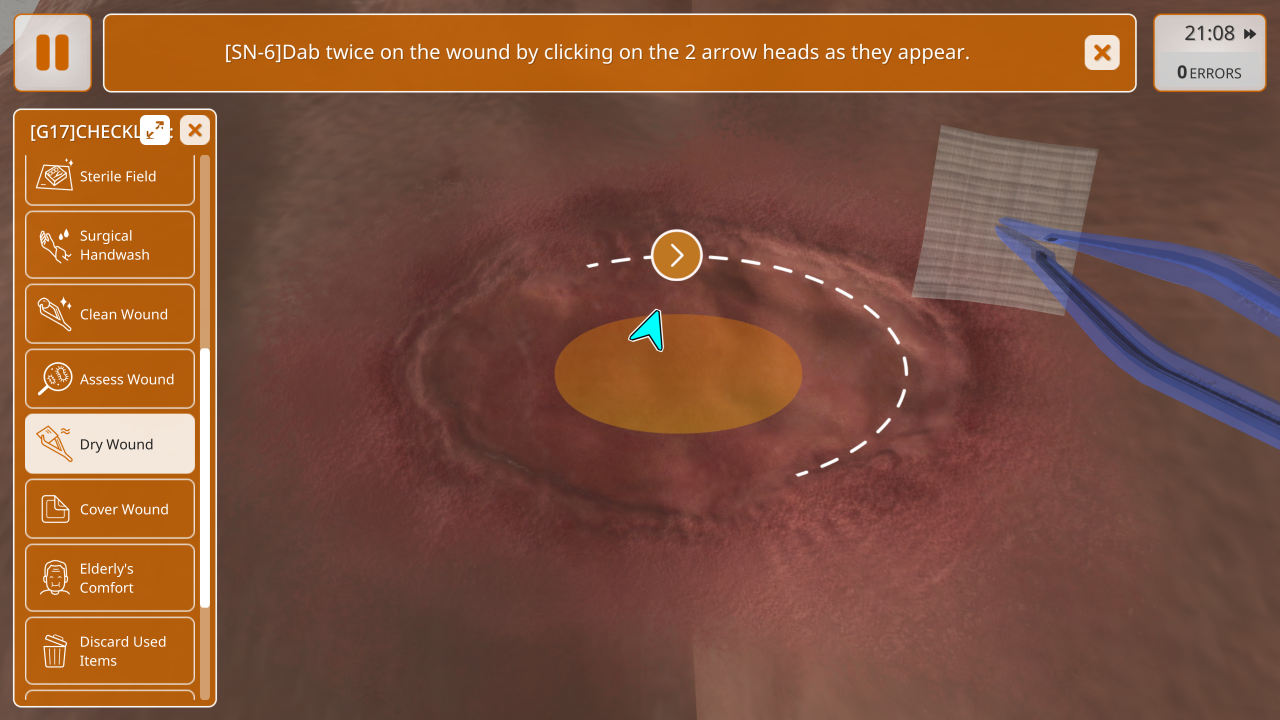1280x720 pixels.
Task: Choose Discard Used Items step
Action: 110,651
